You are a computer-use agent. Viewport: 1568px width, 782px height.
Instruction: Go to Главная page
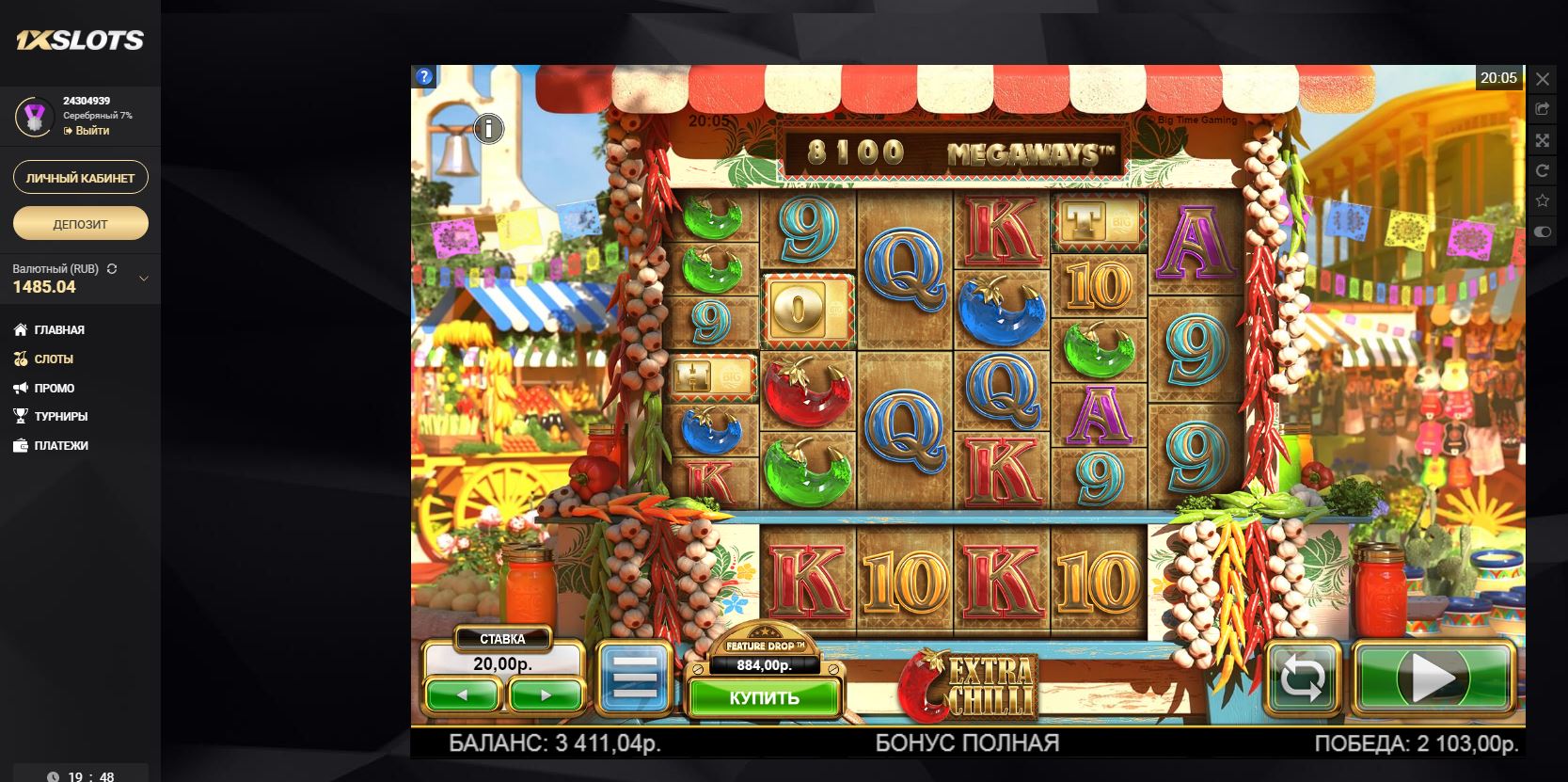tap(59, 330)
